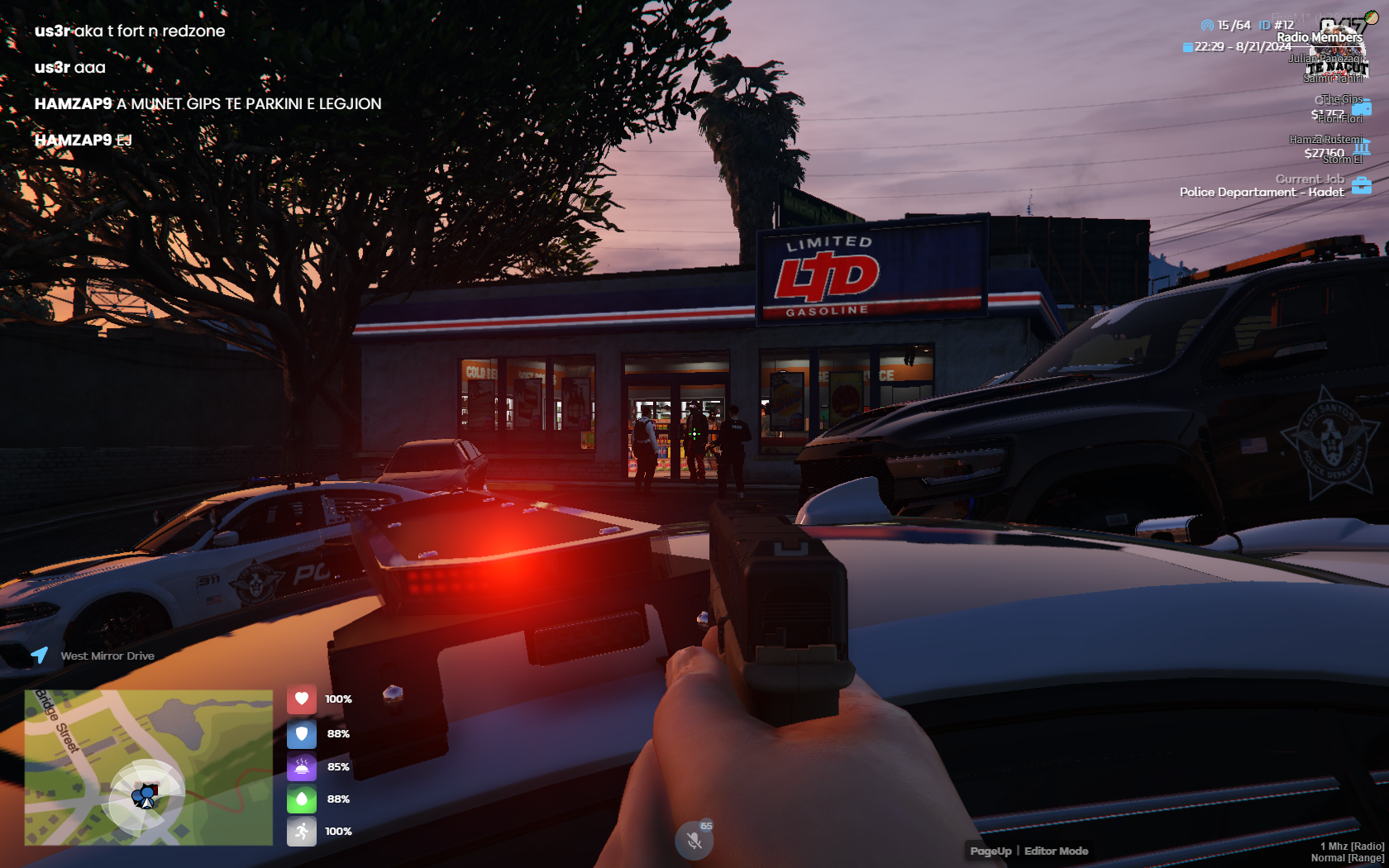
Task: Select the blue shield armor icon
Action: pyautogui.click(x=302, y=733)
